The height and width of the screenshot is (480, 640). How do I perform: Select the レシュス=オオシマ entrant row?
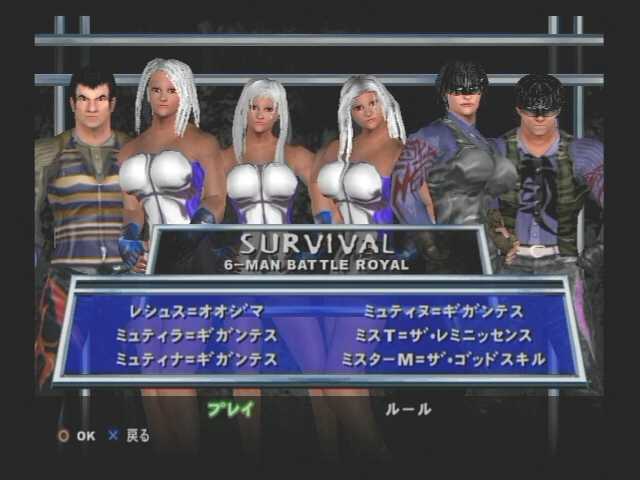pyautogui.click(x=188, y=311)
